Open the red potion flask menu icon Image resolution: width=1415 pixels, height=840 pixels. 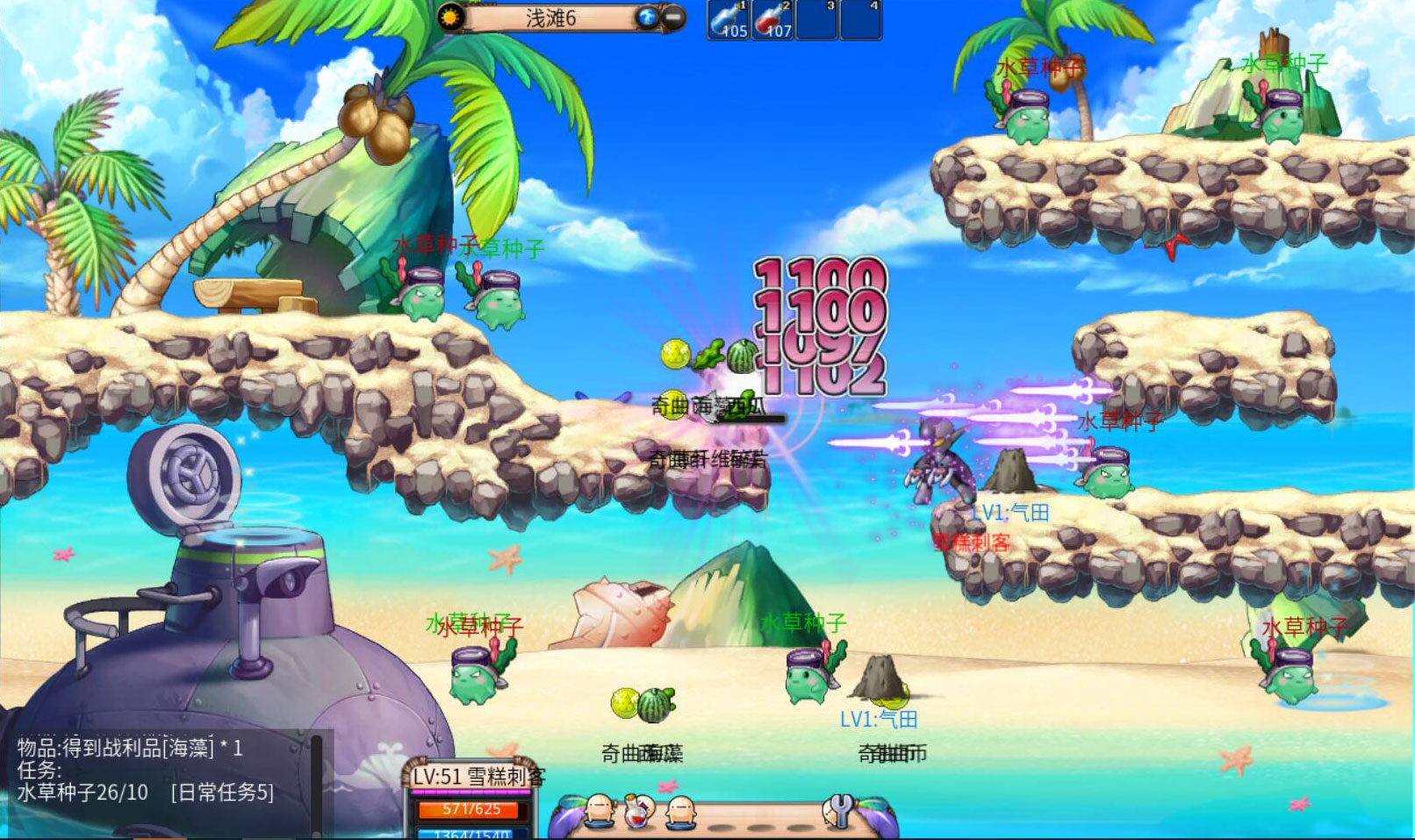[639, 811]
